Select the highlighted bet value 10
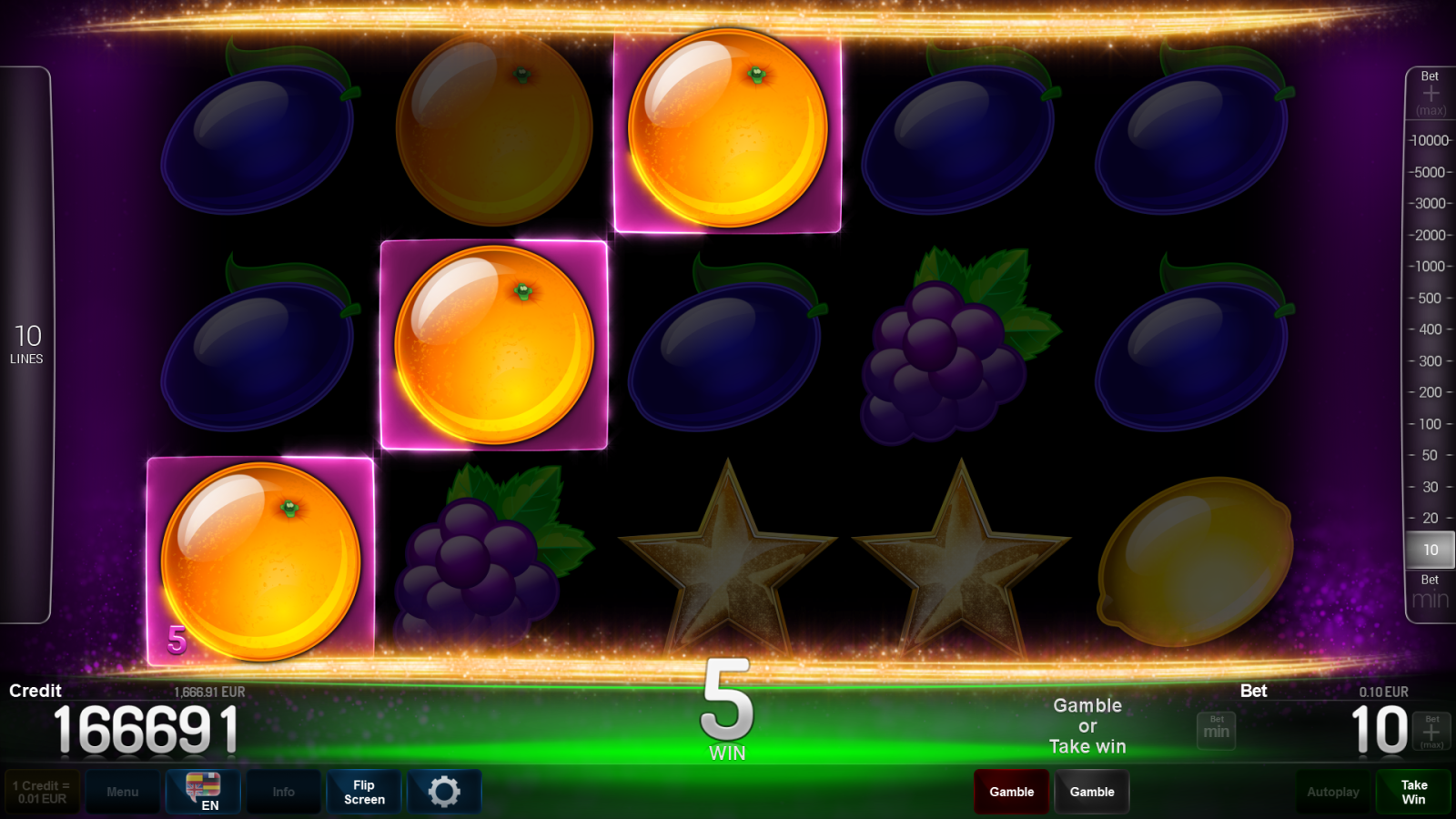1456x819 pixels. click(x=1429, y=550)
